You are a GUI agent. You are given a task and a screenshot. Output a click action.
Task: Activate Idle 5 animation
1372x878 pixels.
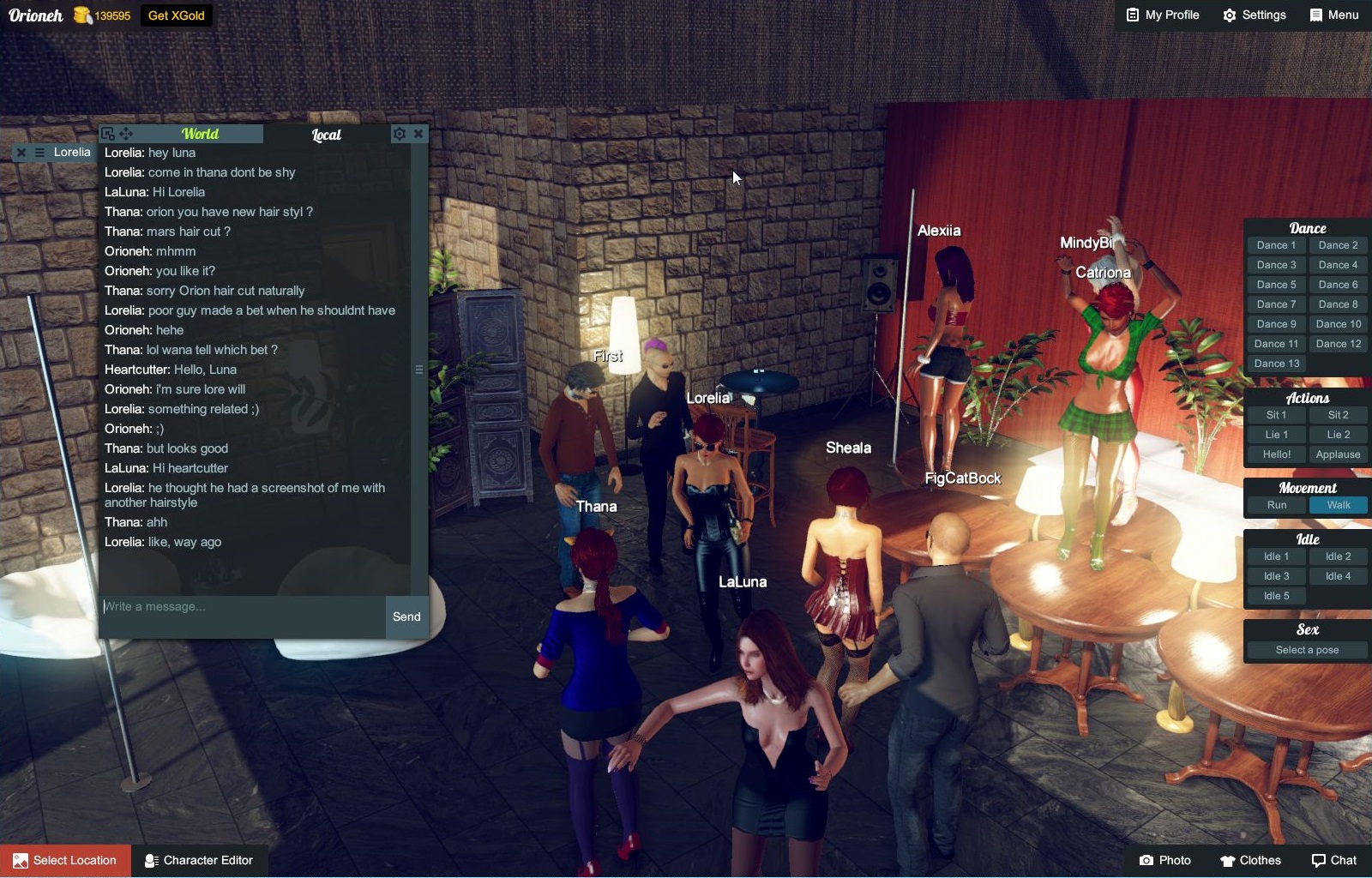pos(1276,596)
